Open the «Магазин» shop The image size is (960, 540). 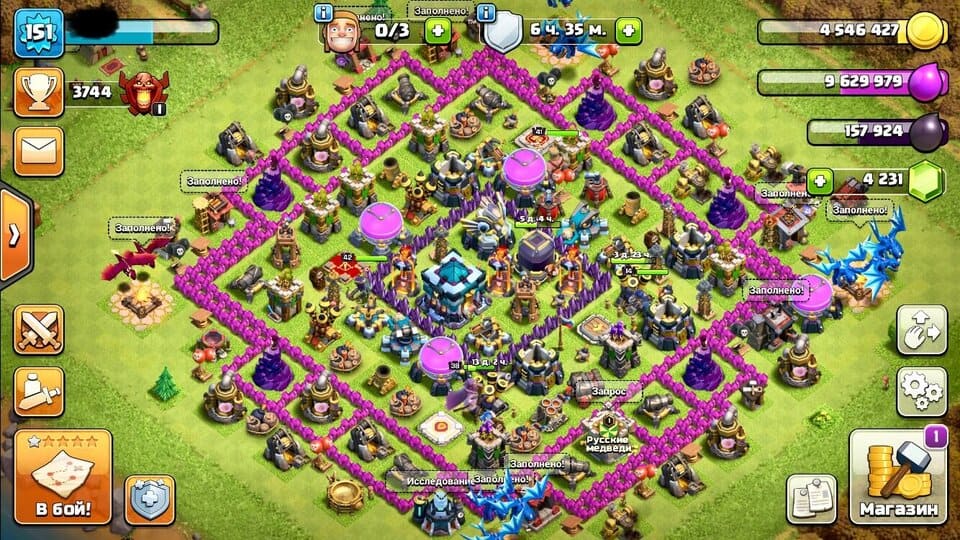click(x=898, y=477)
